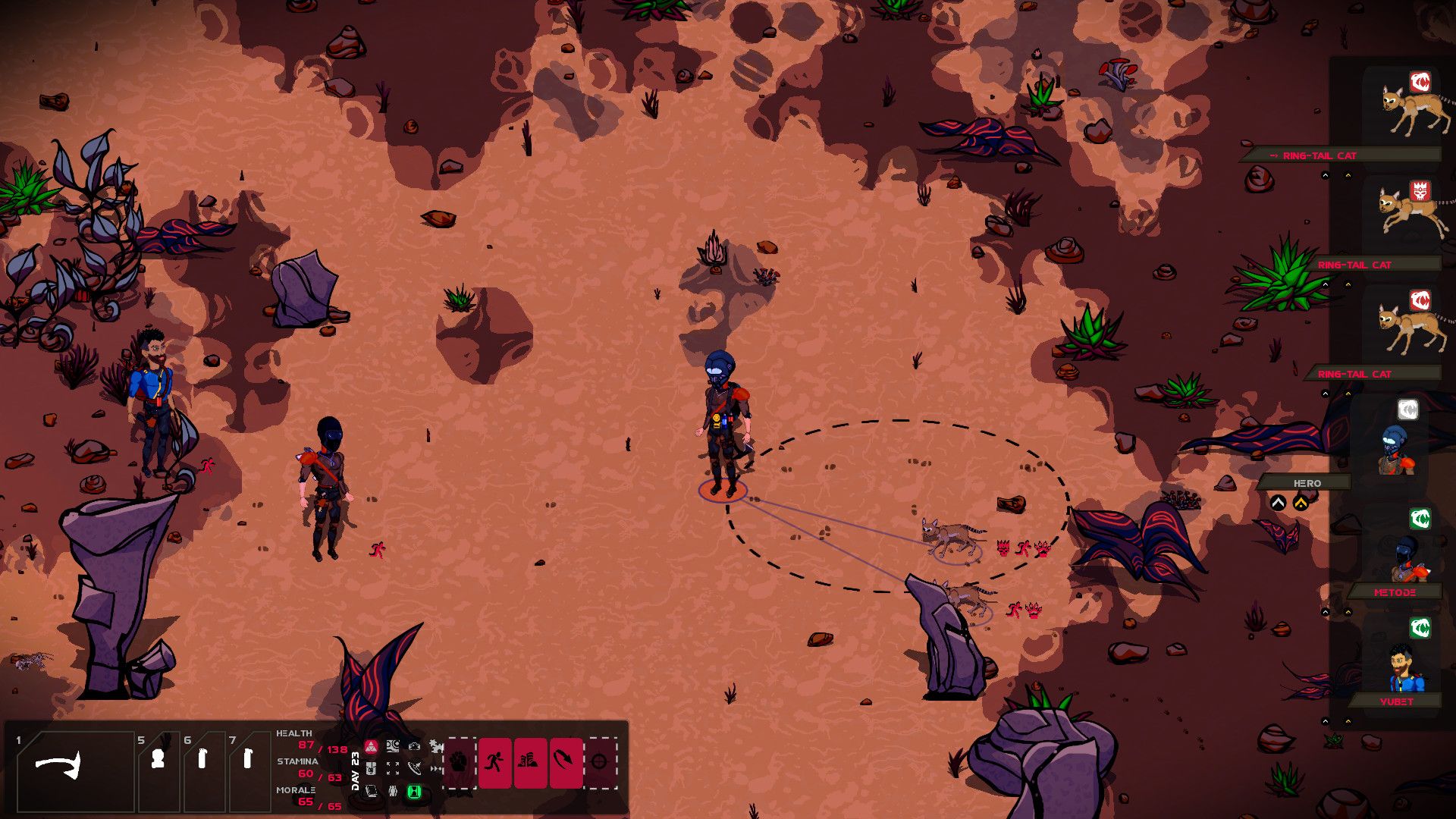
Task: Activate the running figure sprint action
Action: click(494, 761)
